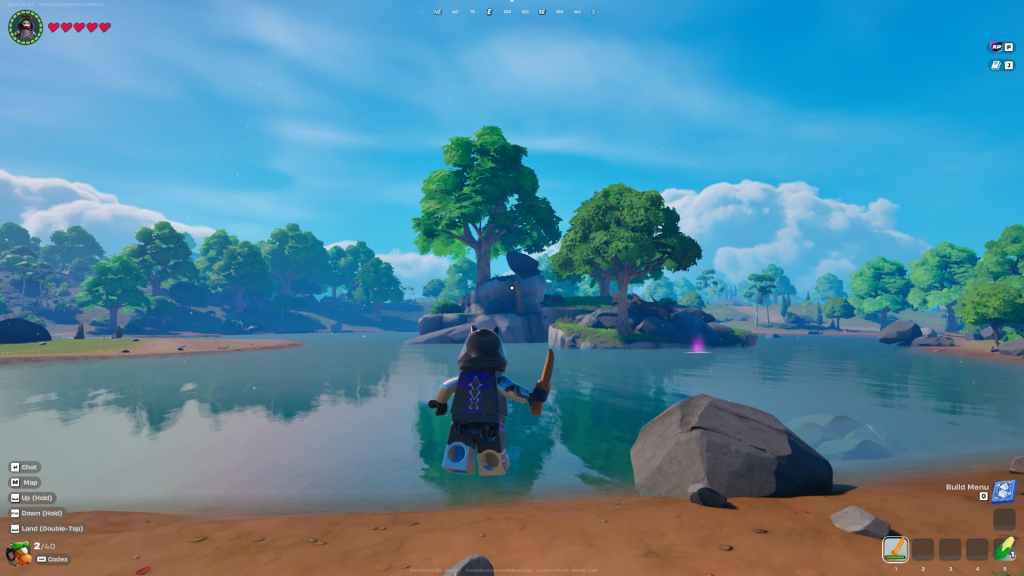Select the orange tool in hotbar slot one
1024x576 pixels.
pyautogui.click(x=895, y=549)
